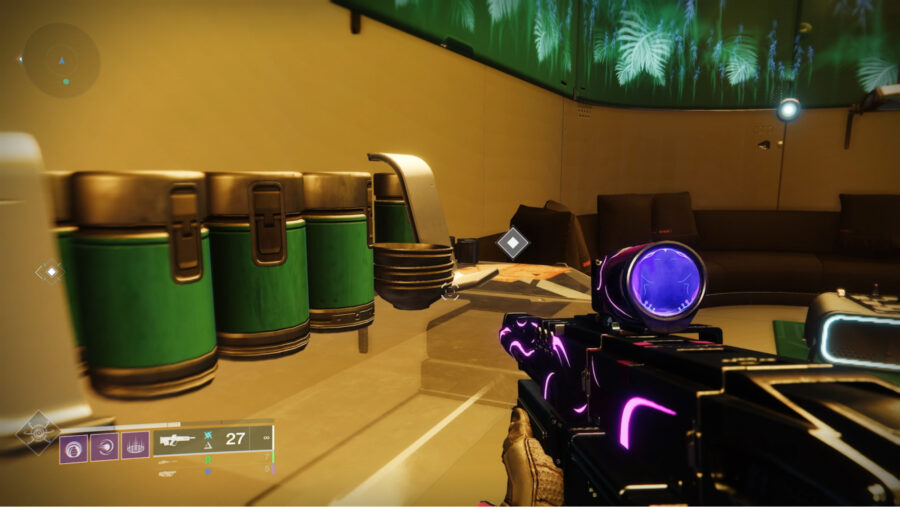
Task: Activate the class ability barricade icon
Action: point(135,446)
